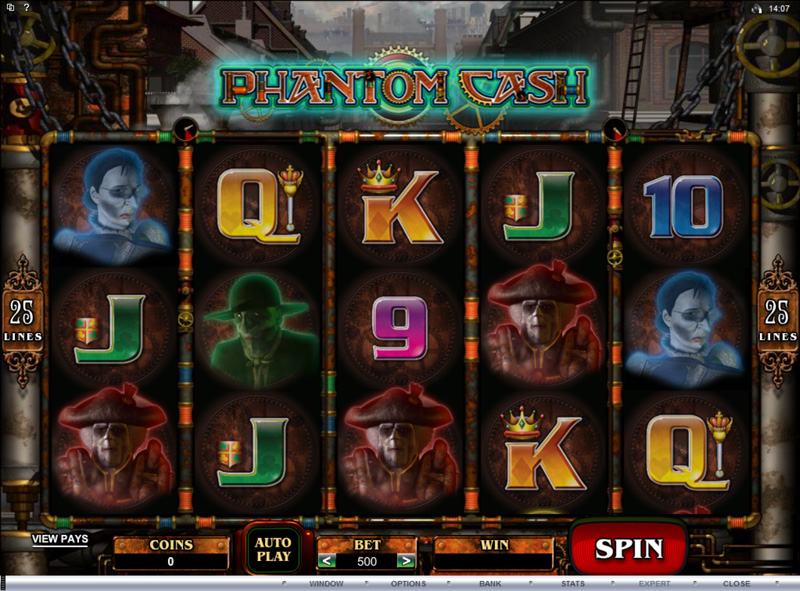Activate the Auto Play button

click(x=273, y=548)
